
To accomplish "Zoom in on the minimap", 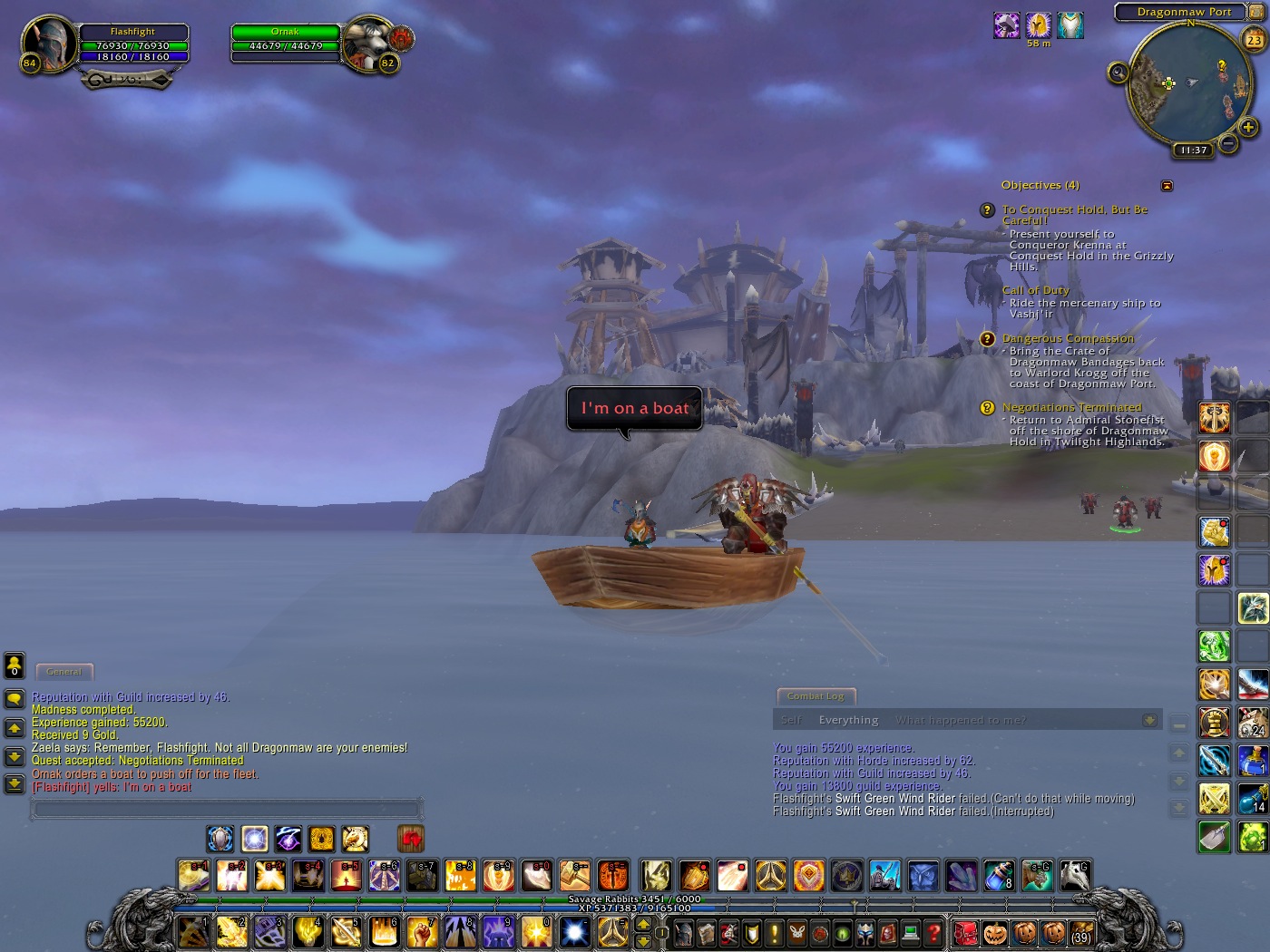I will coord(1248,127).
